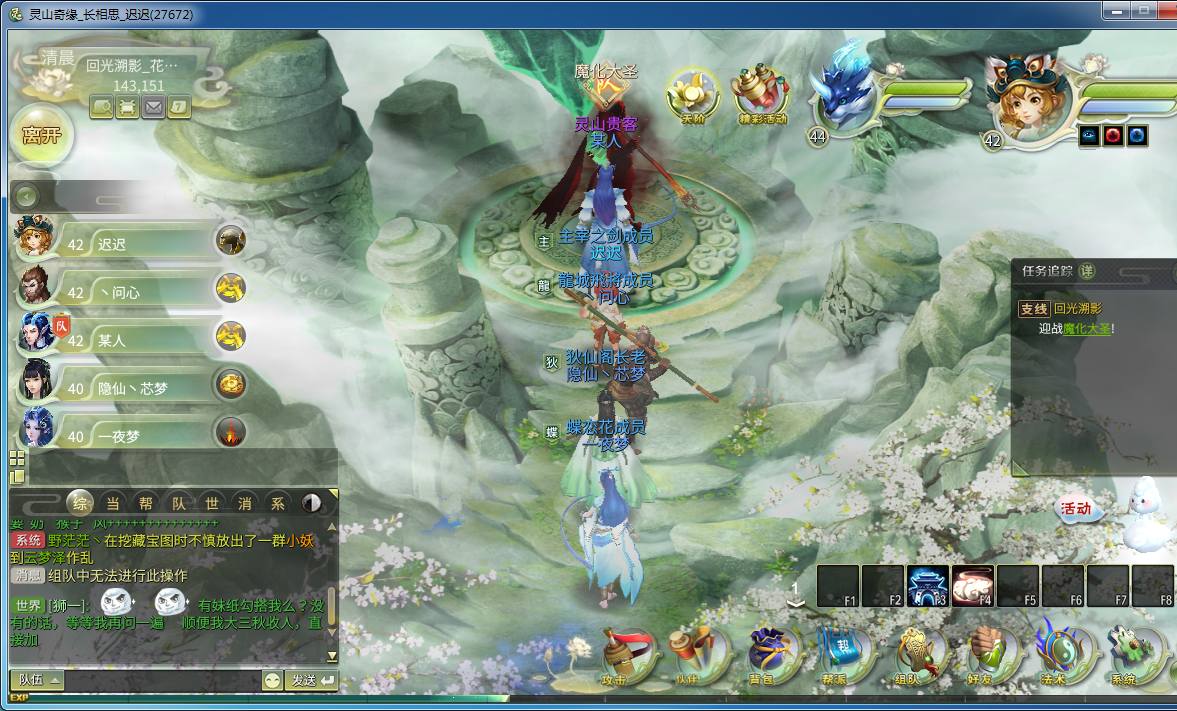Viewport: 1177px width, 711px height.
Task: Open the 系统 (System) menu
Action: [x=1123, y=655]
